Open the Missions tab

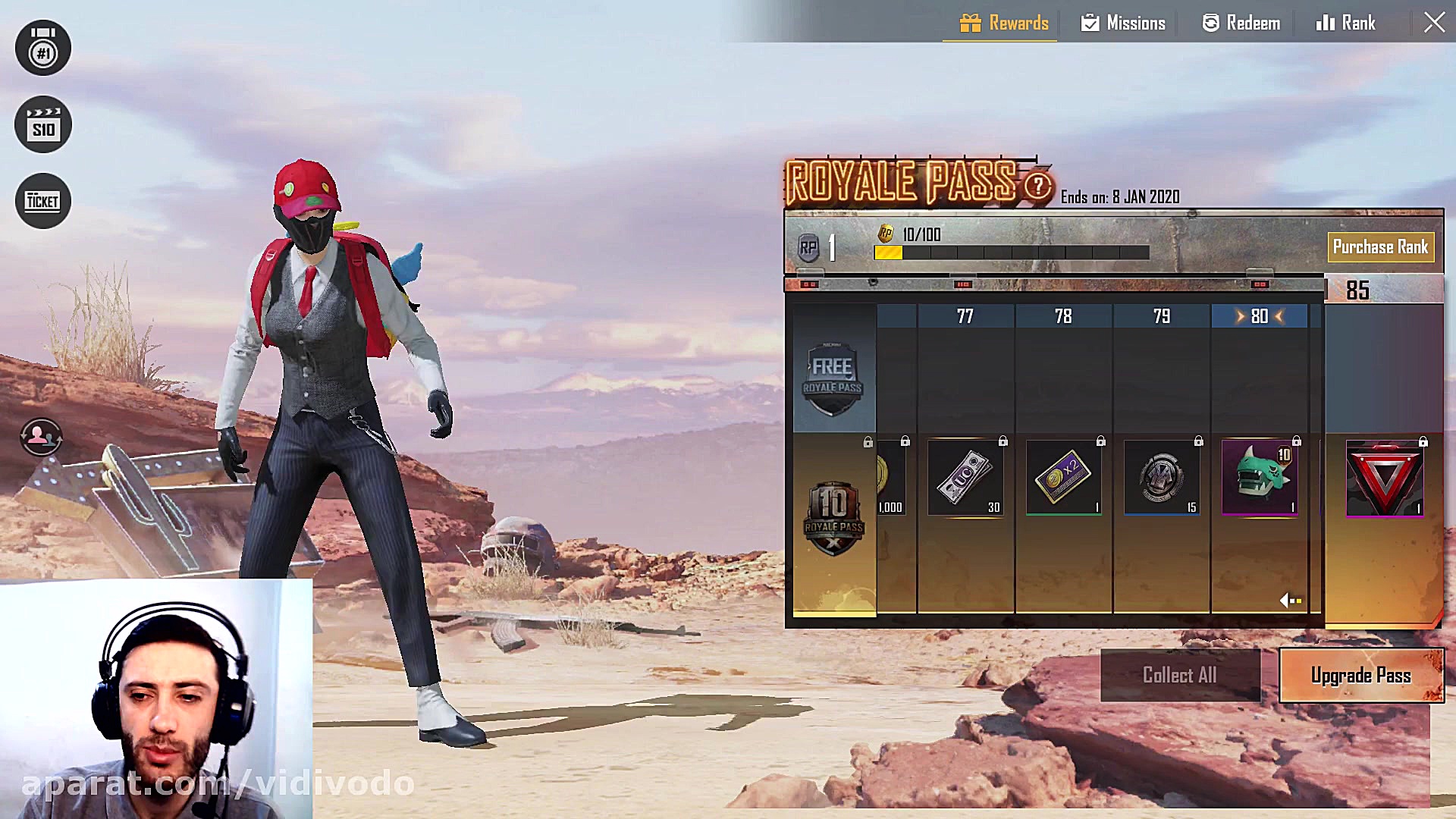tap(1123, 23)
